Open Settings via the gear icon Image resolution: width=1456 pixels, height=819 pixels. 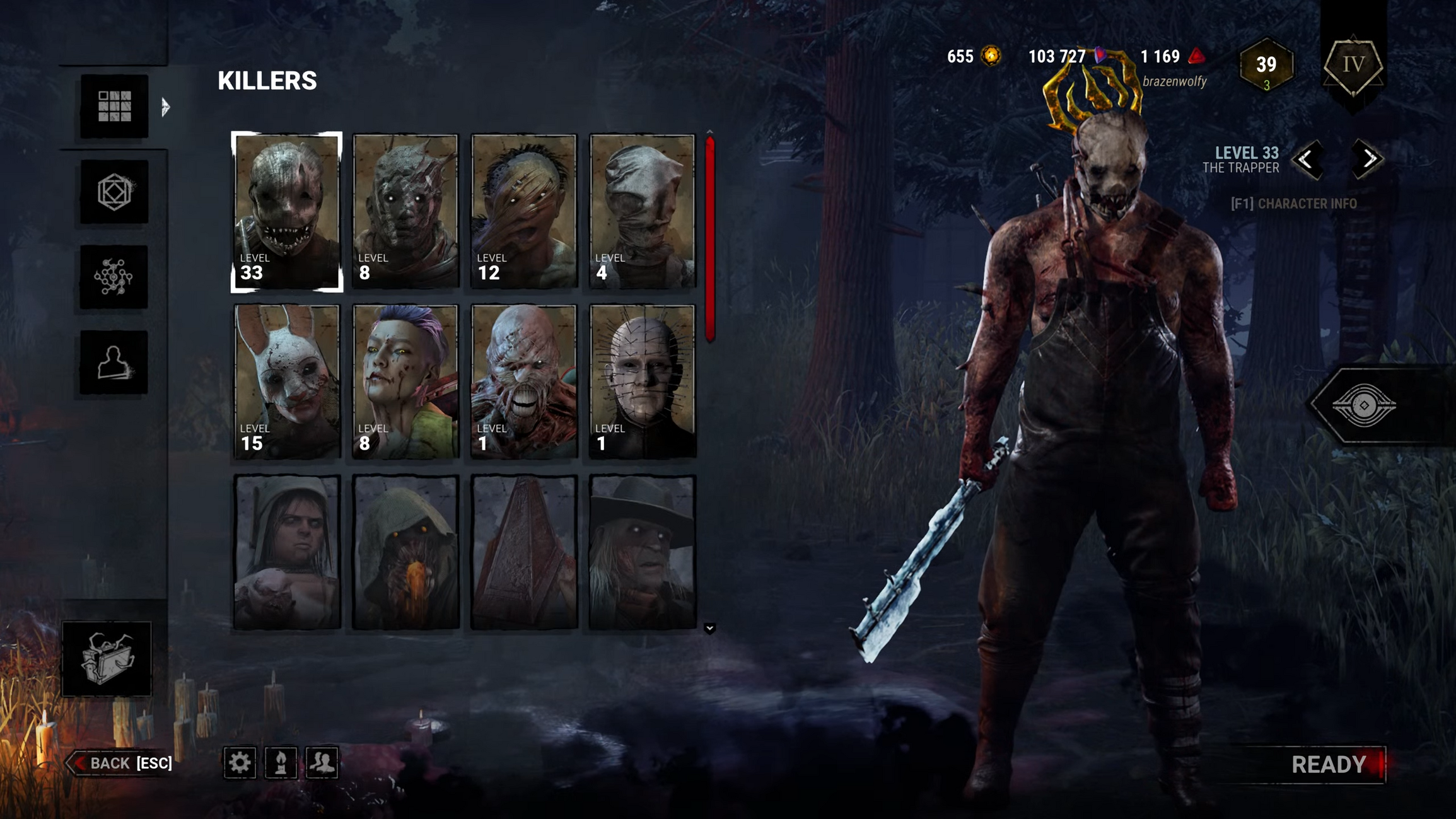click(239, 763)
